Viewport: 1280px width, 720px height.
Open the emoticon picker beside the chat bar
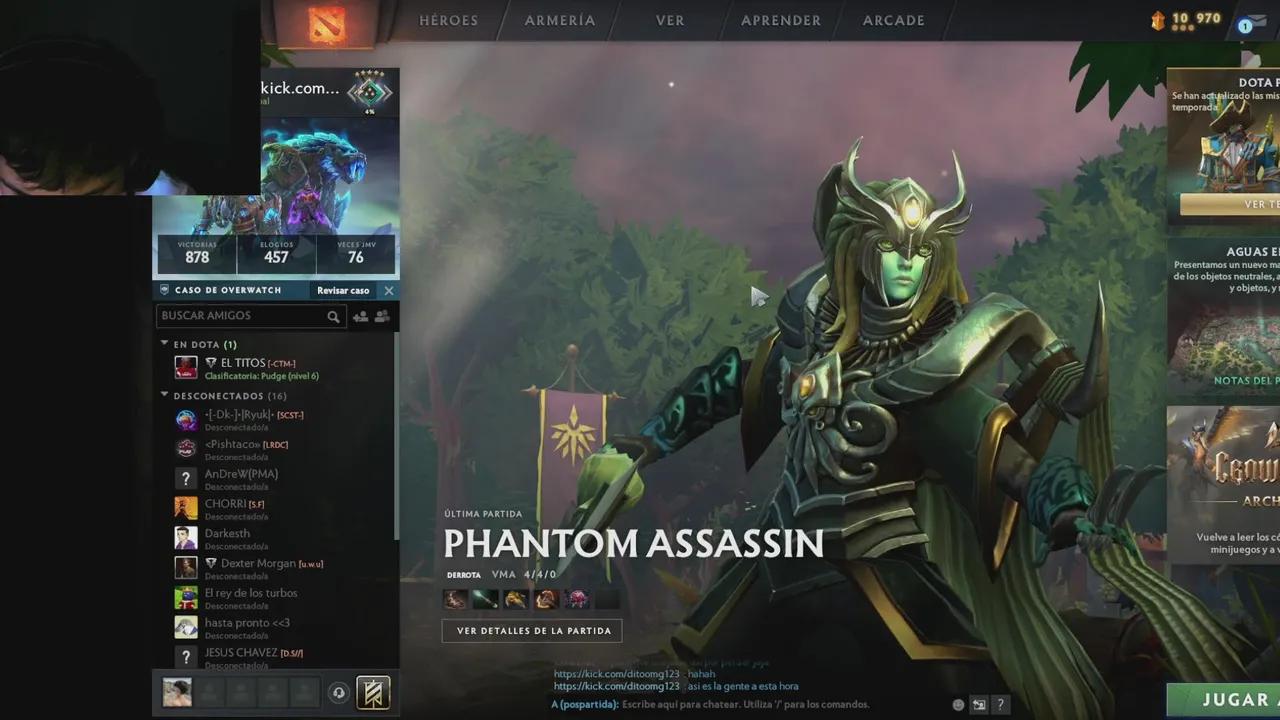(x=957, y=704)
